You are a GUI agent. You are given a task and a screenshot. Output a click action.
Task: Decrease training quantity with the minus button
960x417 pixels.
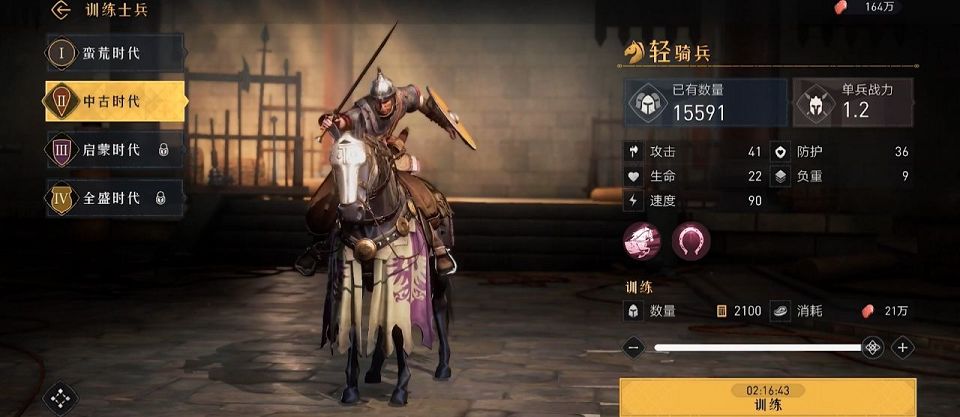(x=632, y=348)
